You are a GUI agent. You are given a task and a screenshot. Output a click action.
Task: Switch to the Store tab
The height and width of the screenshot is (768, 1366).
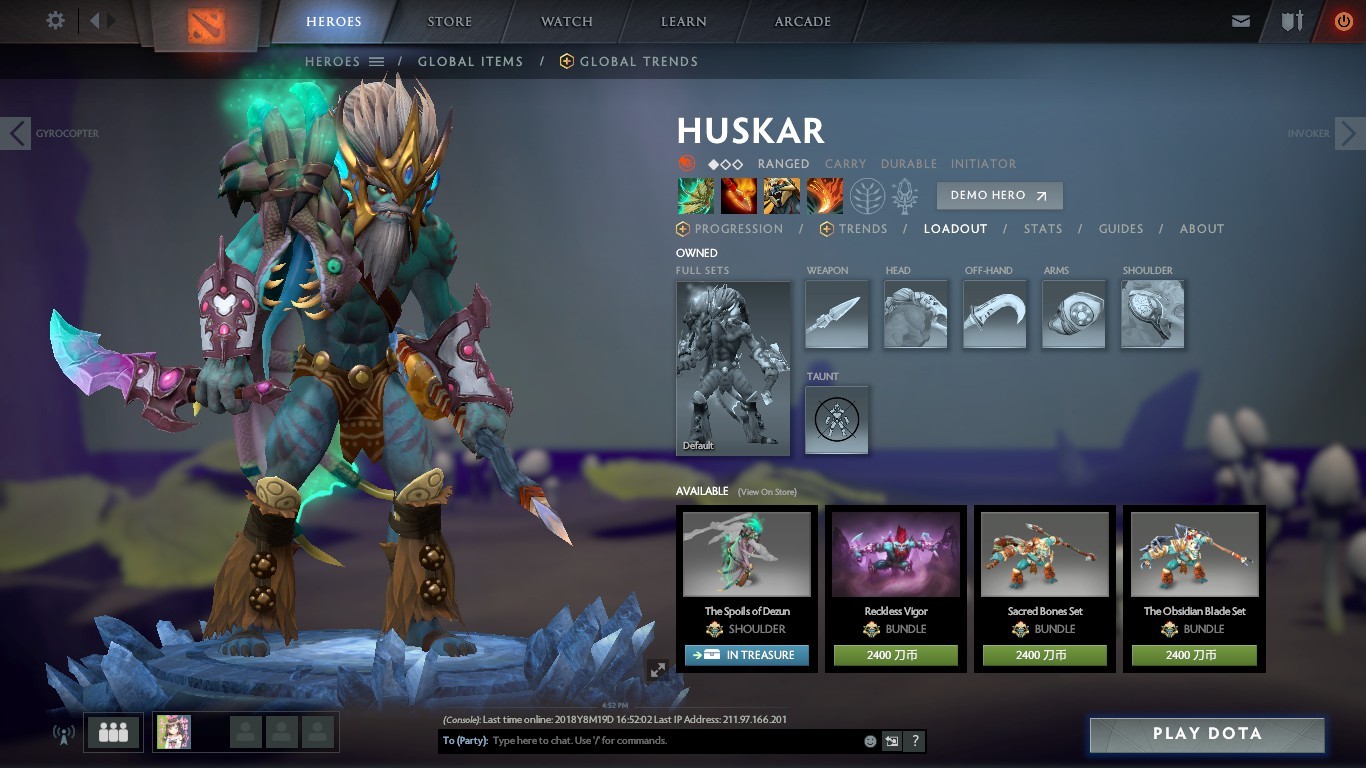(450, 21)
